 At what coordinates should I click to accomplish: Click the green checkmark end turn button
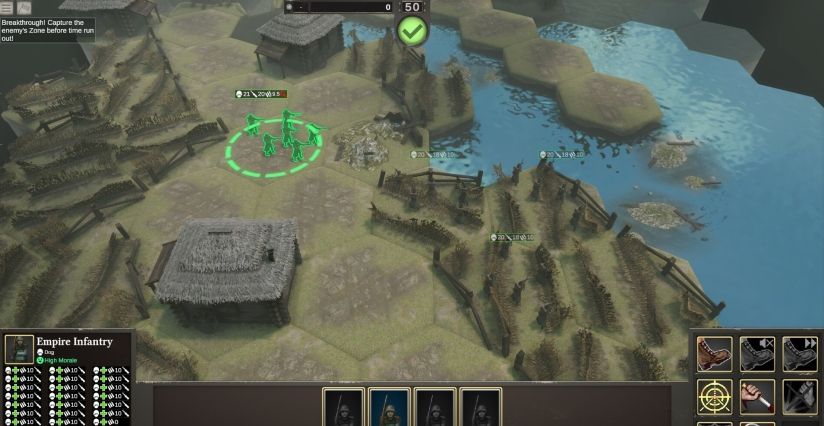point(412,30)
